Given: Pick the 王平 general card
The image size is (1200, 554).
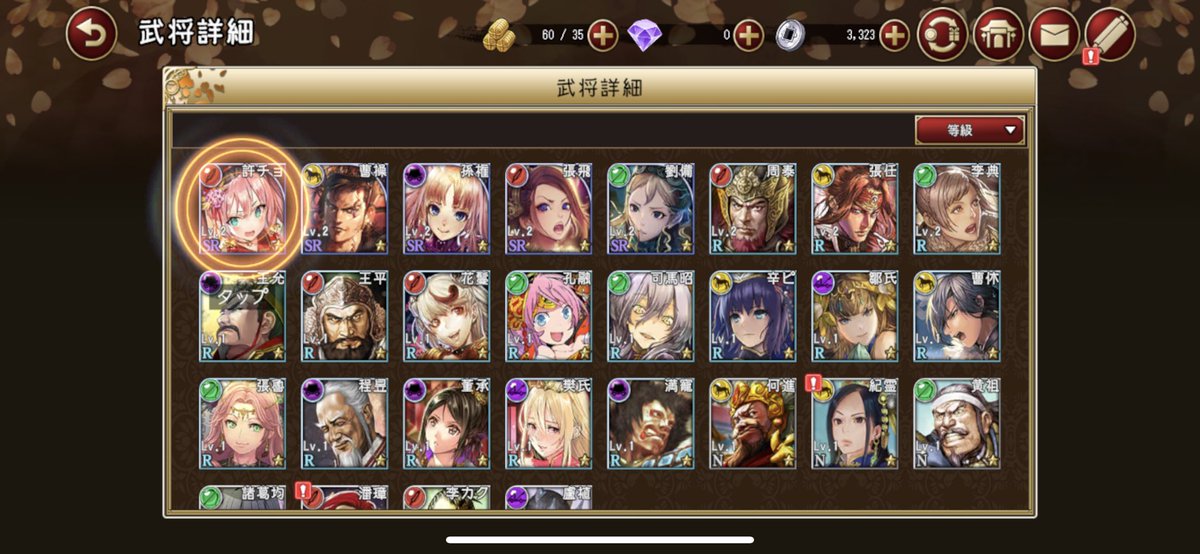Looking at the screenshot, I should point(345,316).
